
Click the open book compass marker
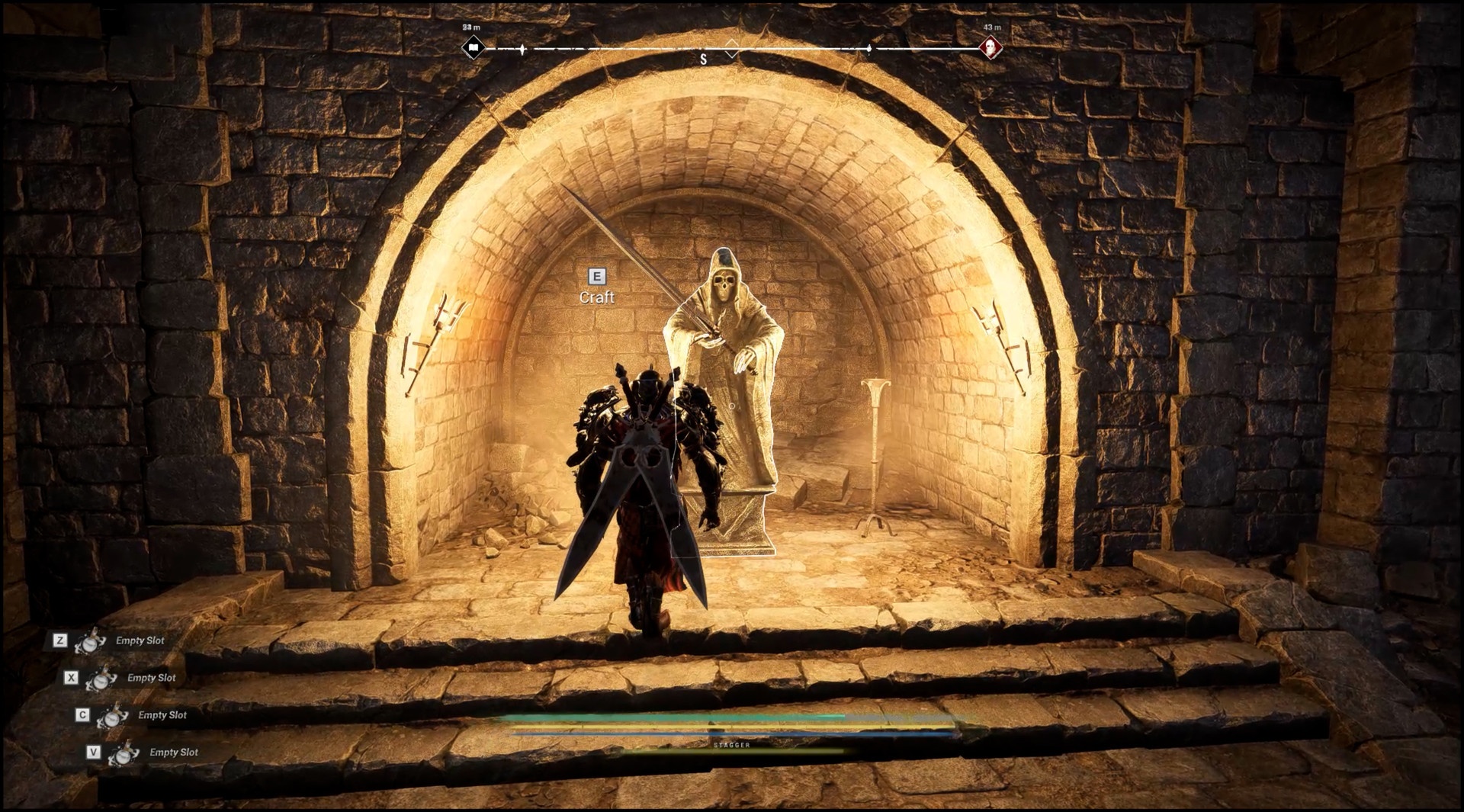tap(473, 48)
